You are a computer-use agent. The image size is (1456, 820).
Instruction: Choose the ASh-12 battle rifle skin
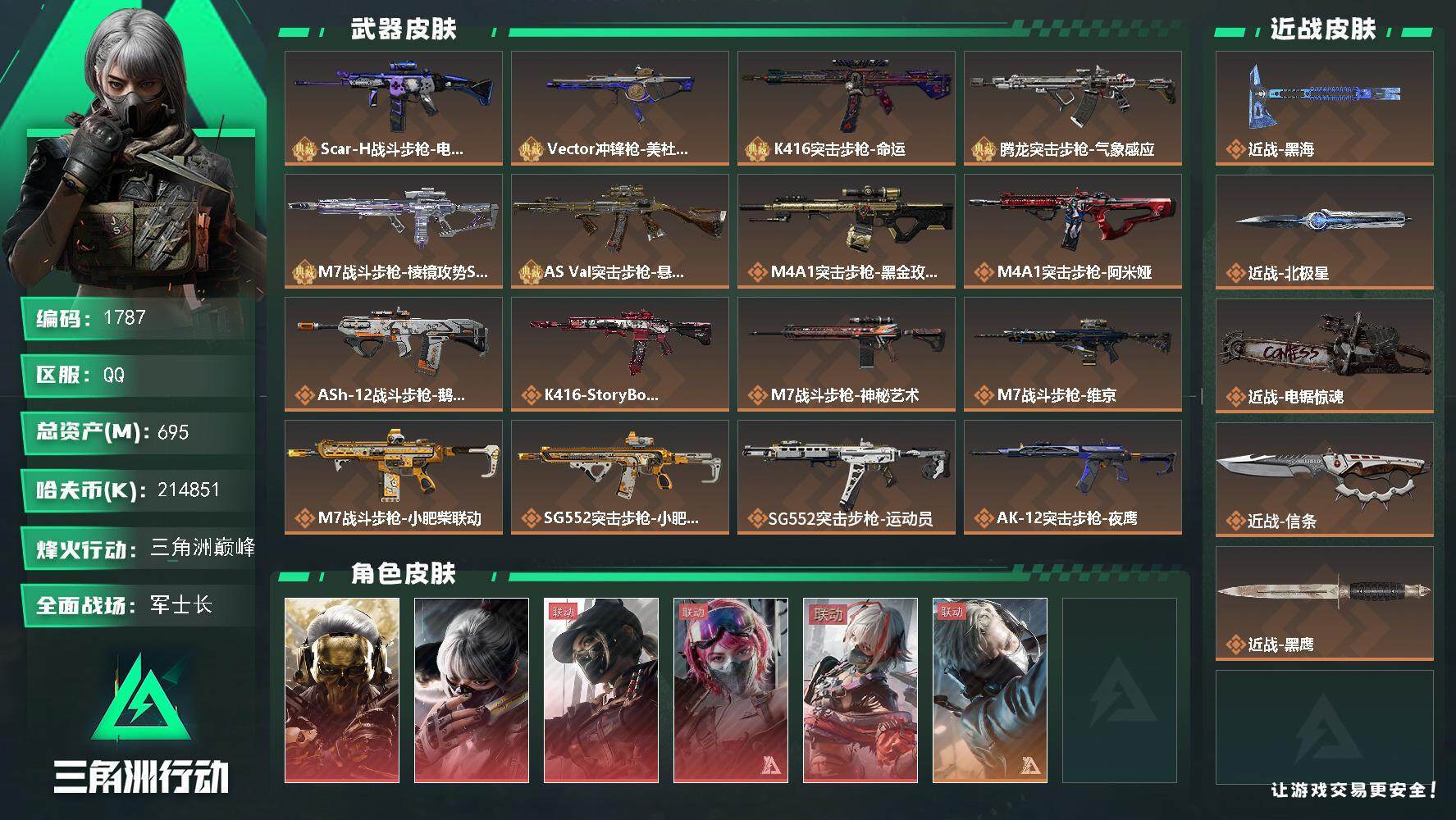(x=393, y=353)
